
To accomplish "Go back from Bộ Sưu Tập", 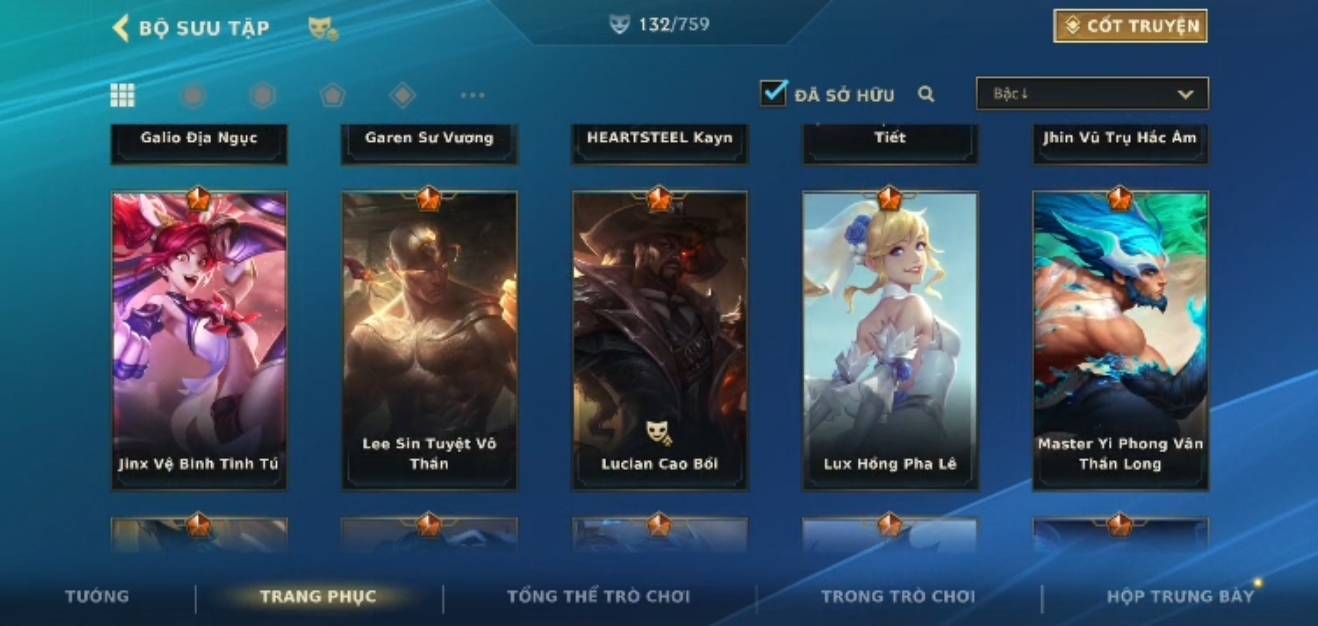I will point(121,28).
